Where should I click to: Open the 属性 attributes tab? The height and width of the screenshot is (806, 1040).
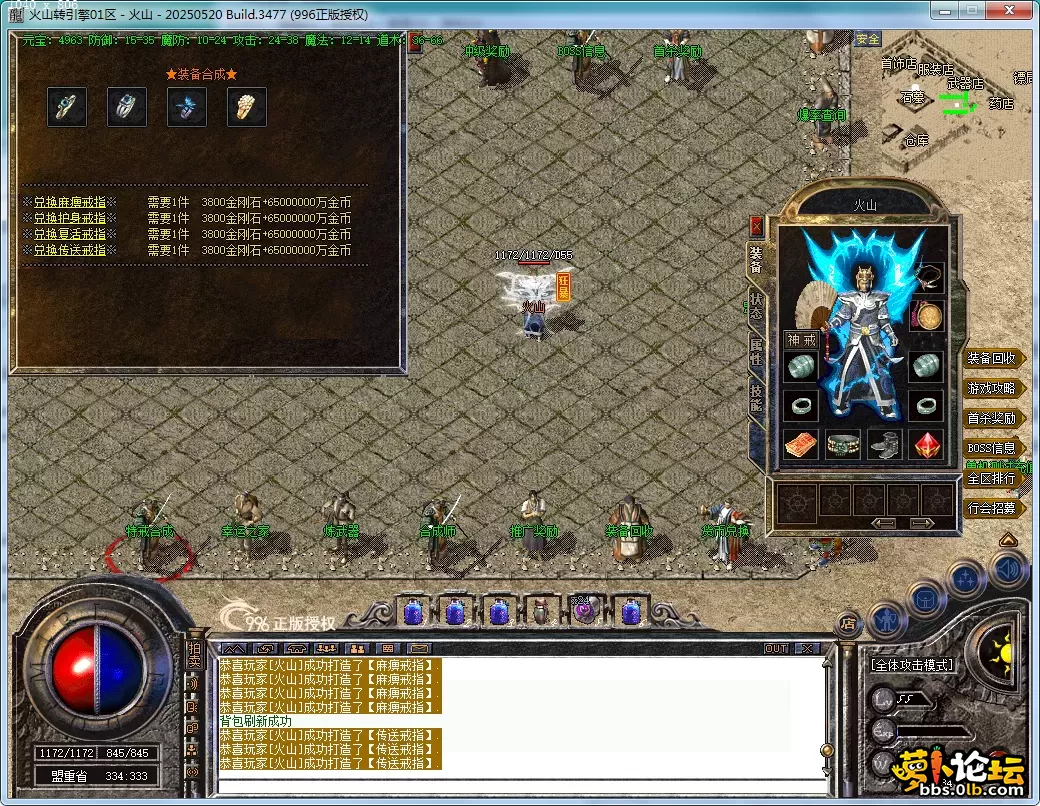pos(757,352)
